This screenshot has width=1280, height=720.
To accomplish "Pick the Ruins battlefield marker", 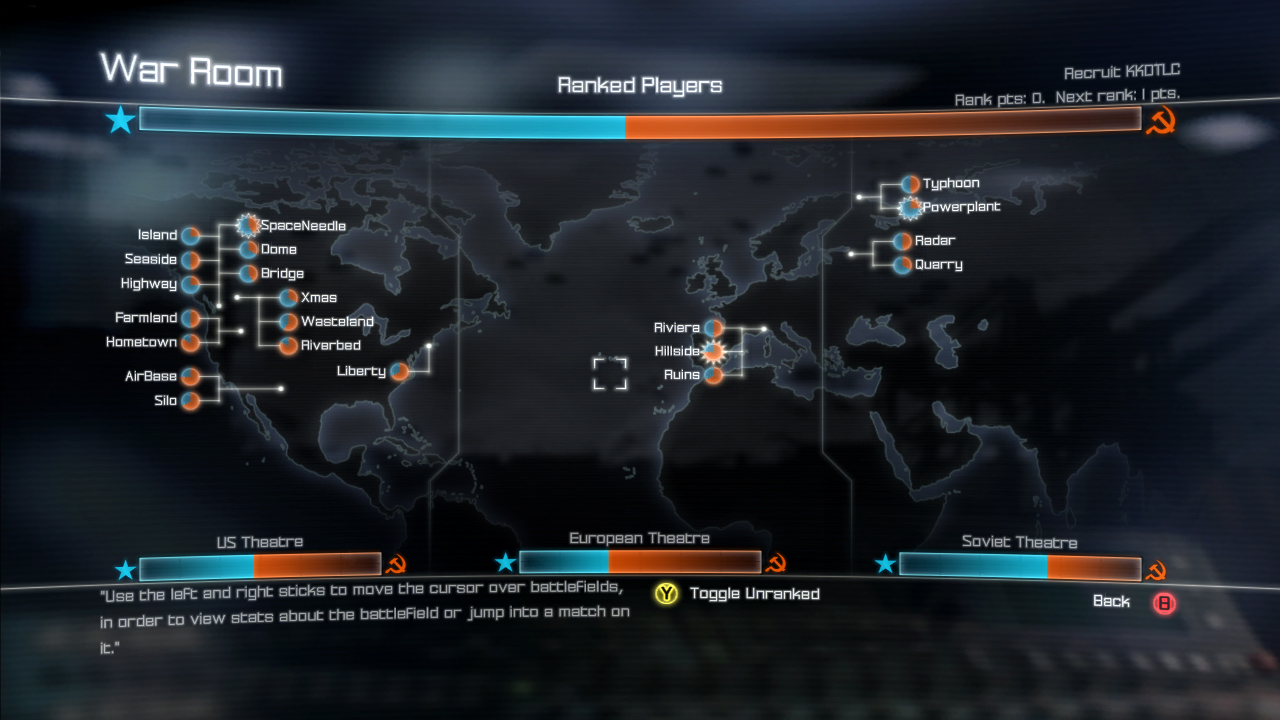I will pyautogui.click(x=713, y=376).
